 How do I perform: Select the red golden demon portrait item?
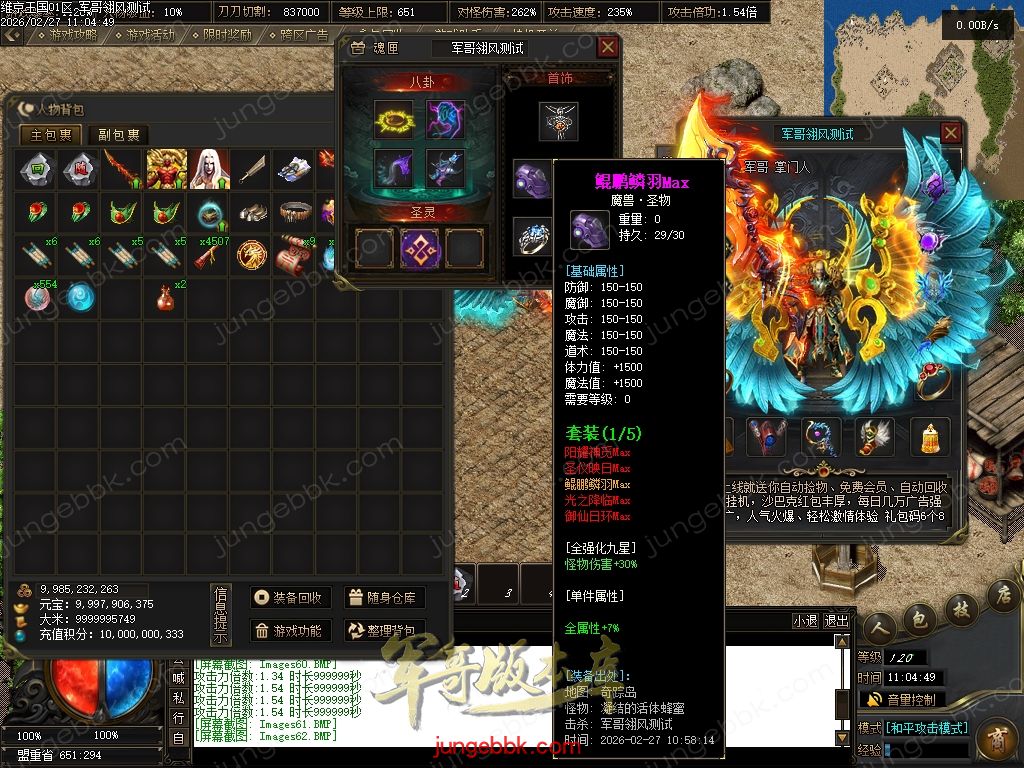click(166, 169)
